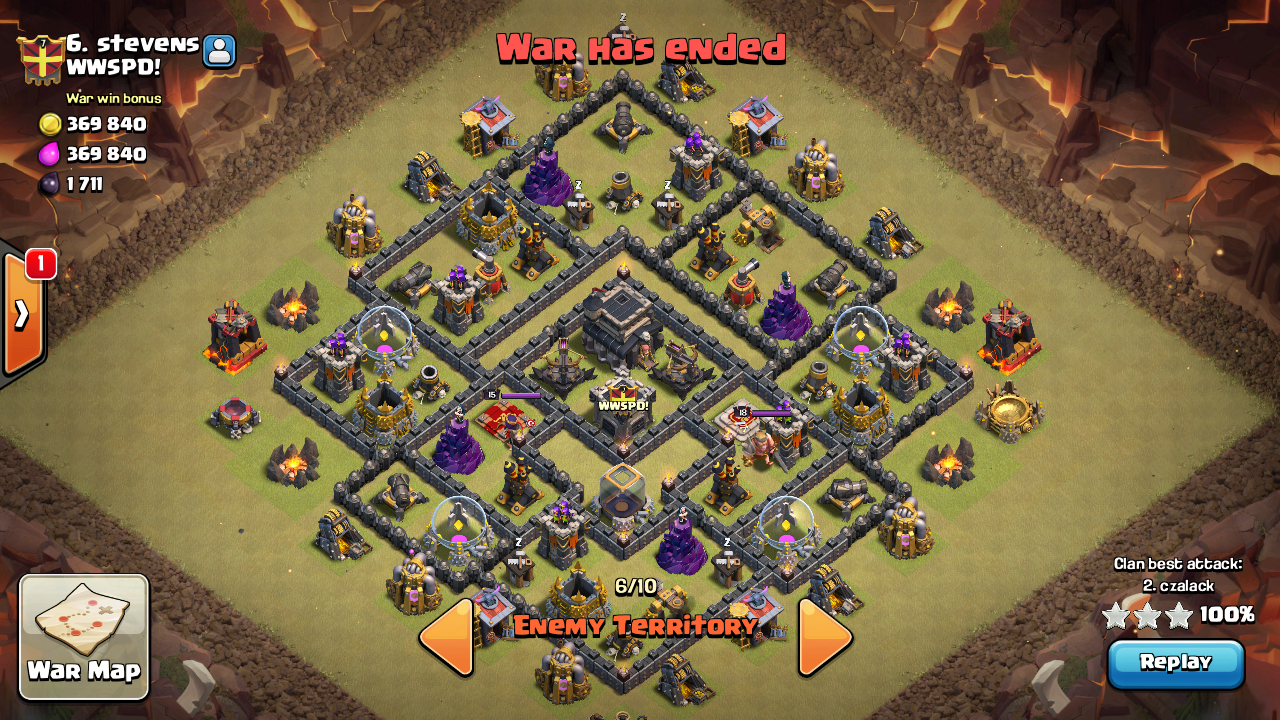View the player profile icon beside stevens
The image size is (1280, 720).
tap(219, 51)
